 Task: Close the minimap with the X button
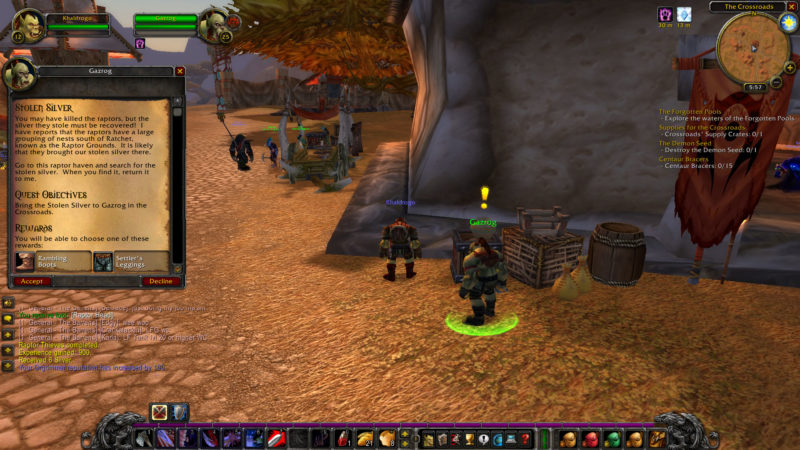tap(791, 7)
